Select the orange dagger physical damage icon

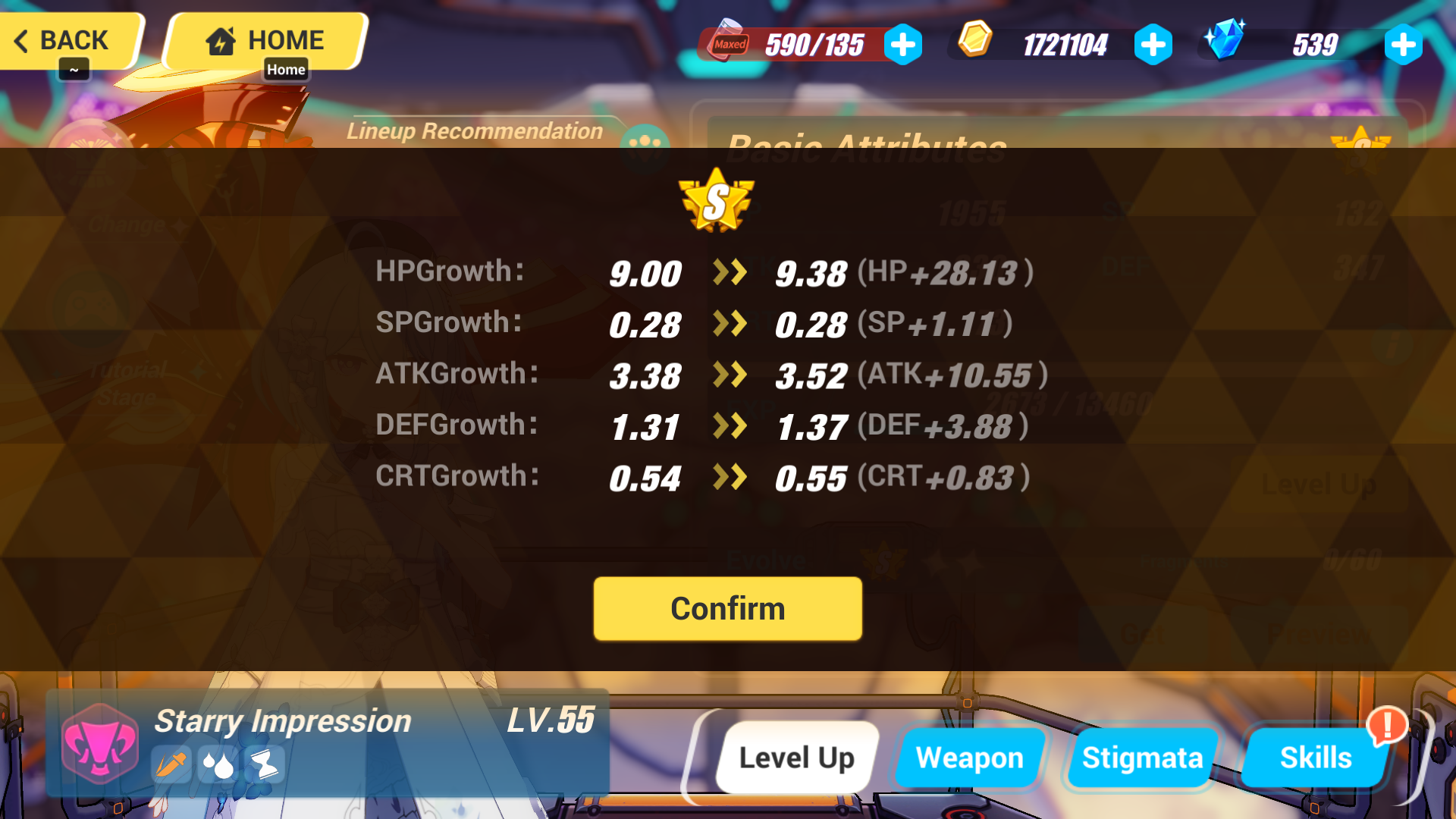click(x=171, y=766)
